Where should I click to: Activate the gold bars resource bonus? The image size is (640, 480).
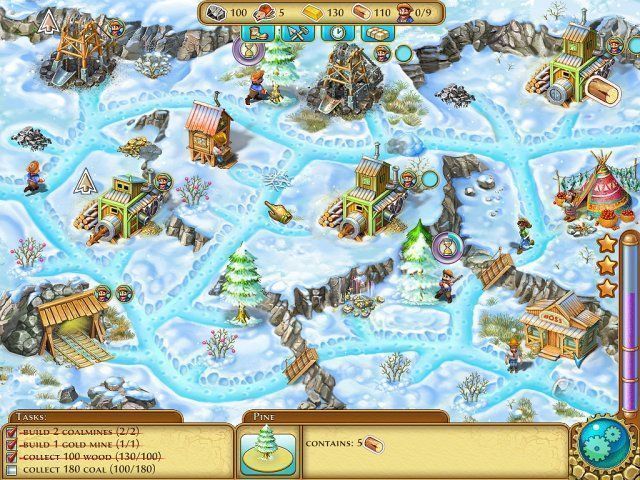pyautogui.click(x=376, y=33)
